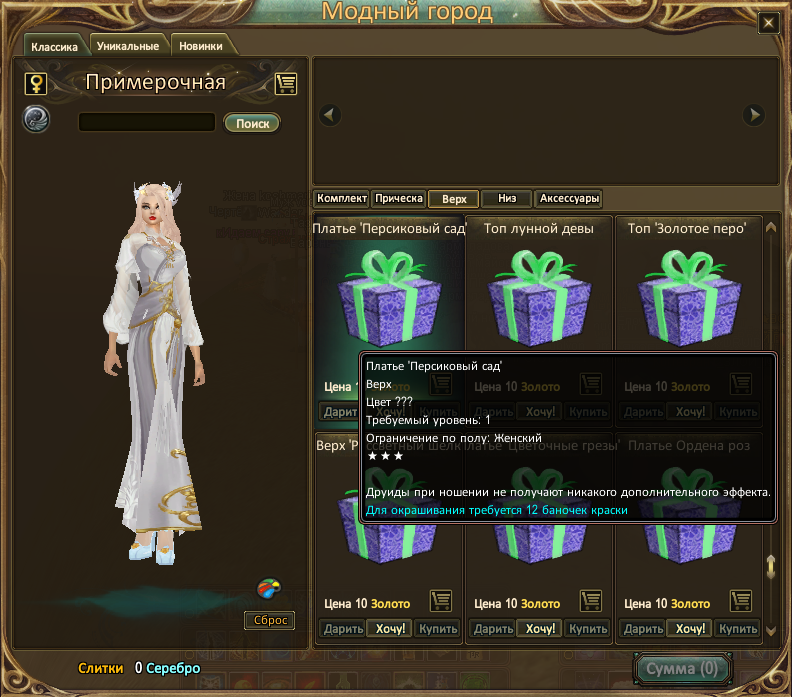This screenshot has height=697, width=792.
Task: Click the Поиск search button
Action: coord(253,123)
